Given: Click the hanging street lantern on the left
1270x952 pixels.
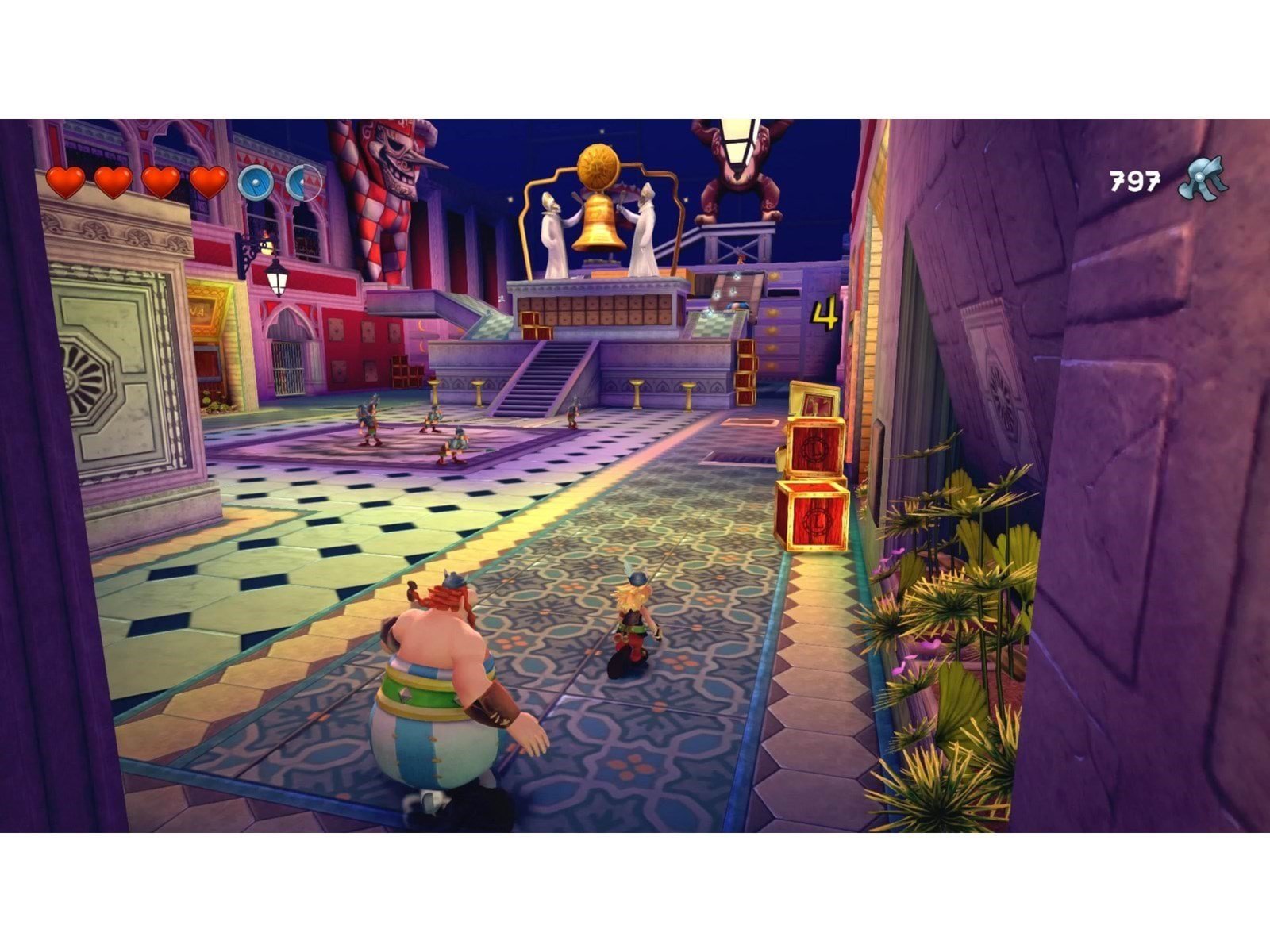Looking at the screenshot, I should pos(275,279).
